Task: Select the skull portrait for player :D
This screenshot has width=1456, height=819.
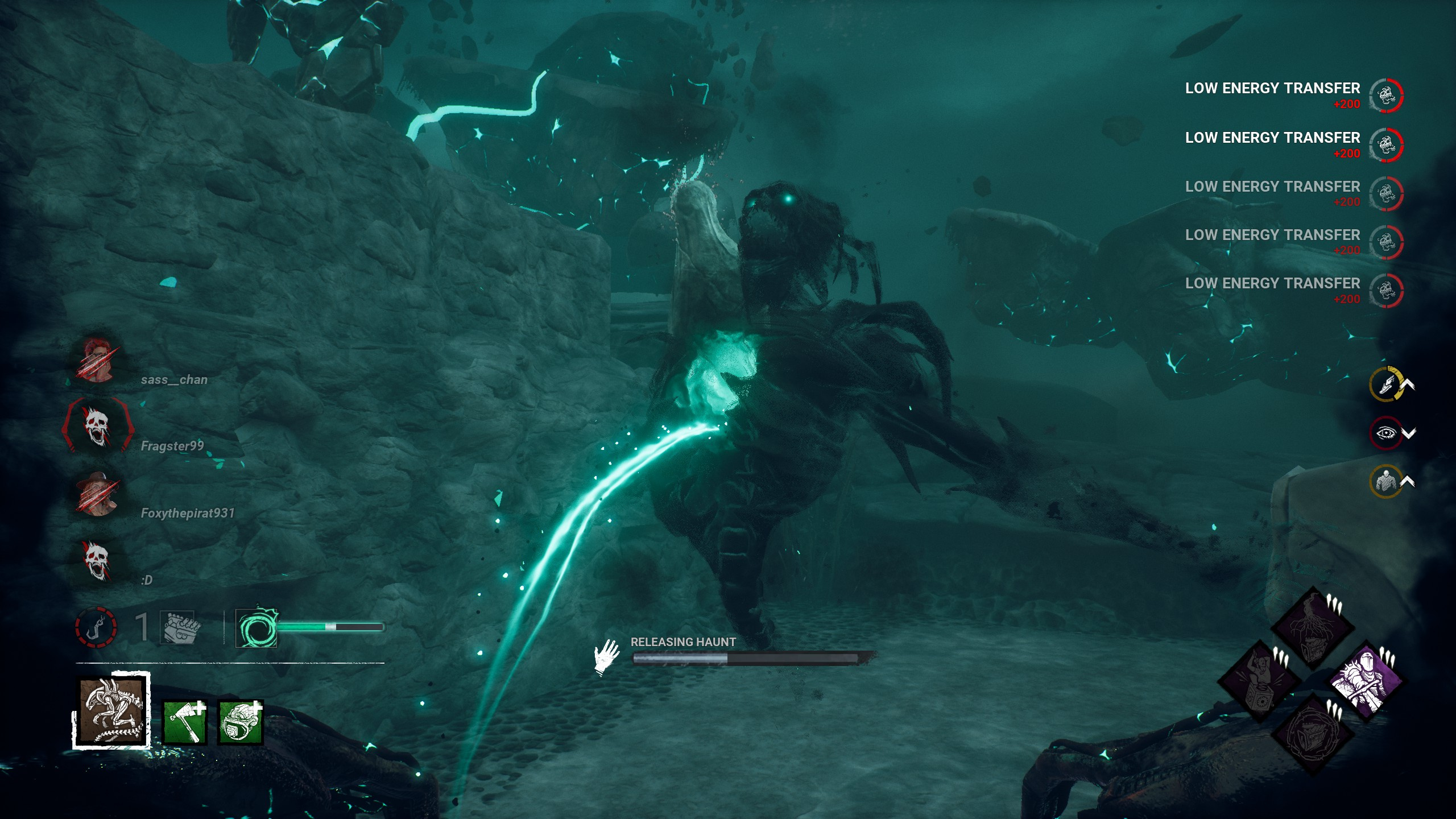Action: click(x=97, y=561)
